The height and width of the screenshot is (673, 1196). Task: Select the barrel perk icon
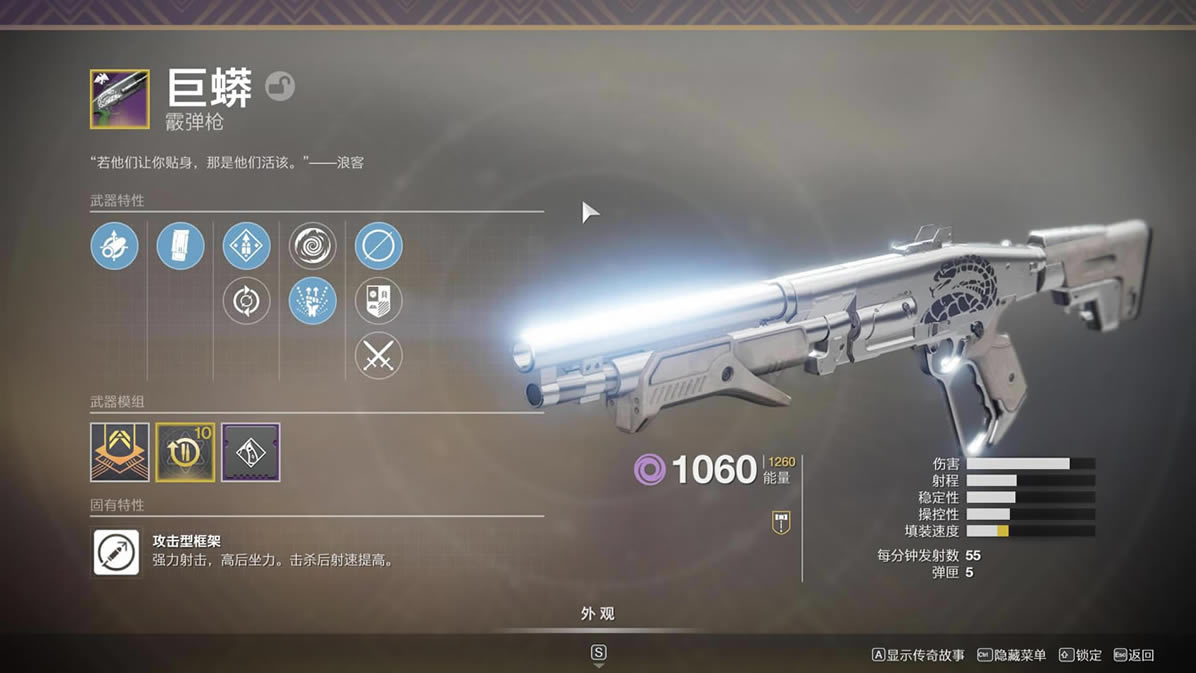click(114, 246)
